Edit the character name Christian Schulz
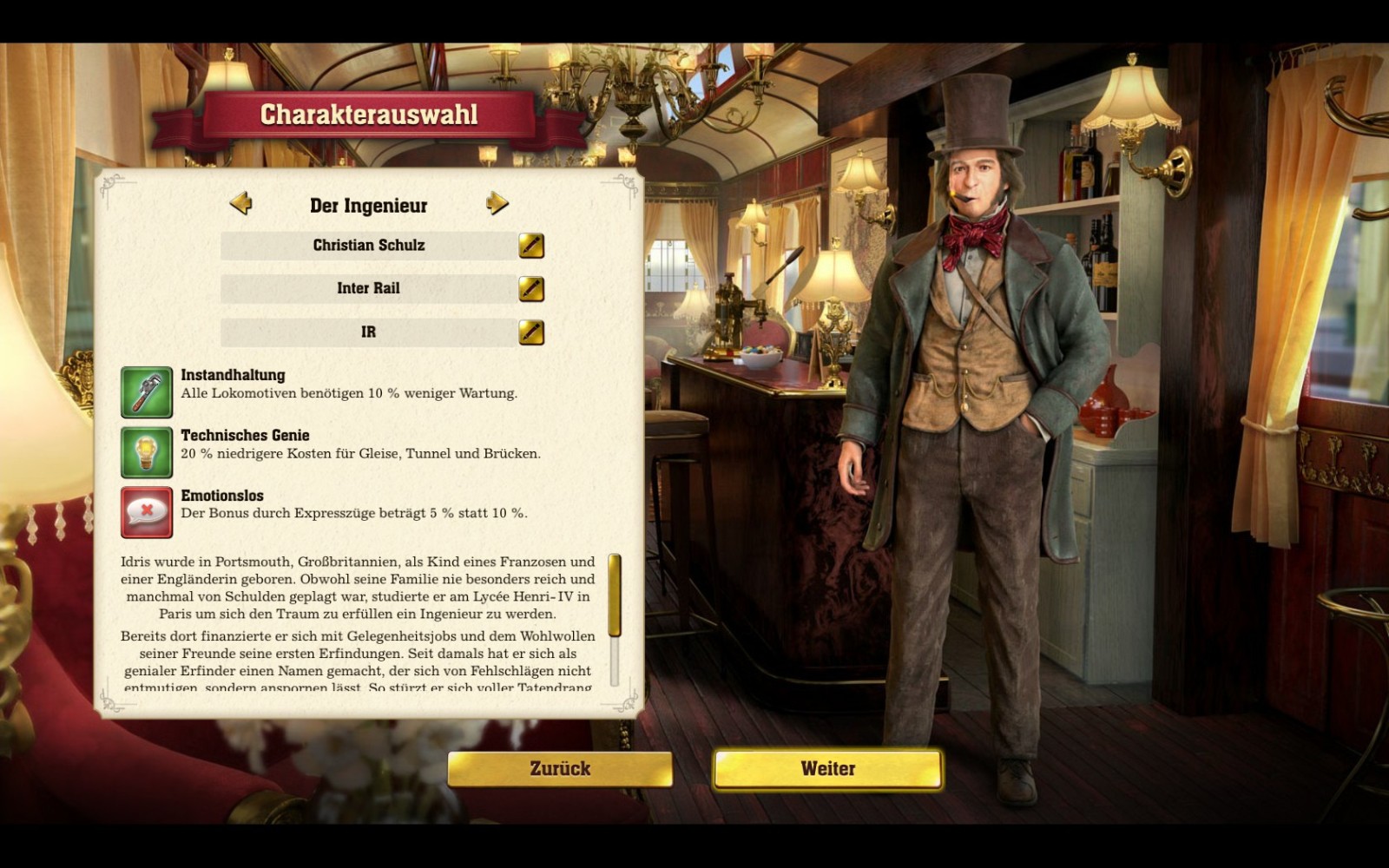Screen dimensions: 1389x868 click(531, 246)
